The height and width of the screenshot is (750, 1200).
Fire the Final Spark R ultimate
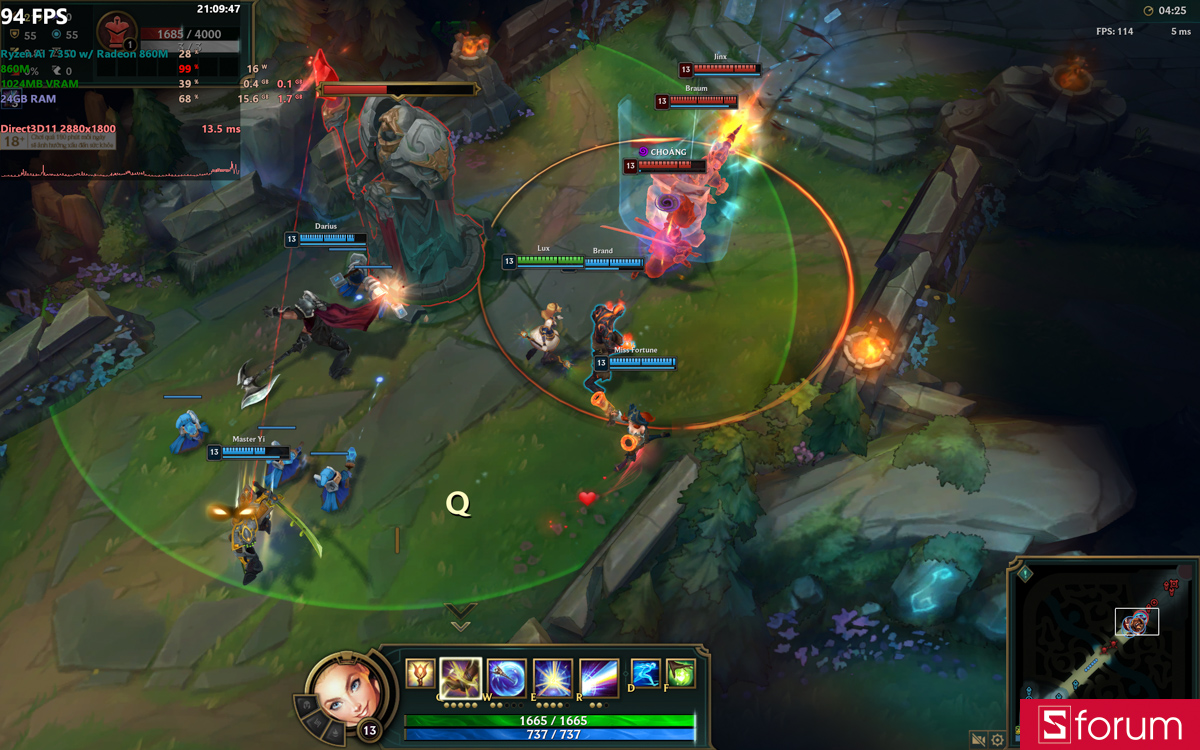[x=599, y=677]
